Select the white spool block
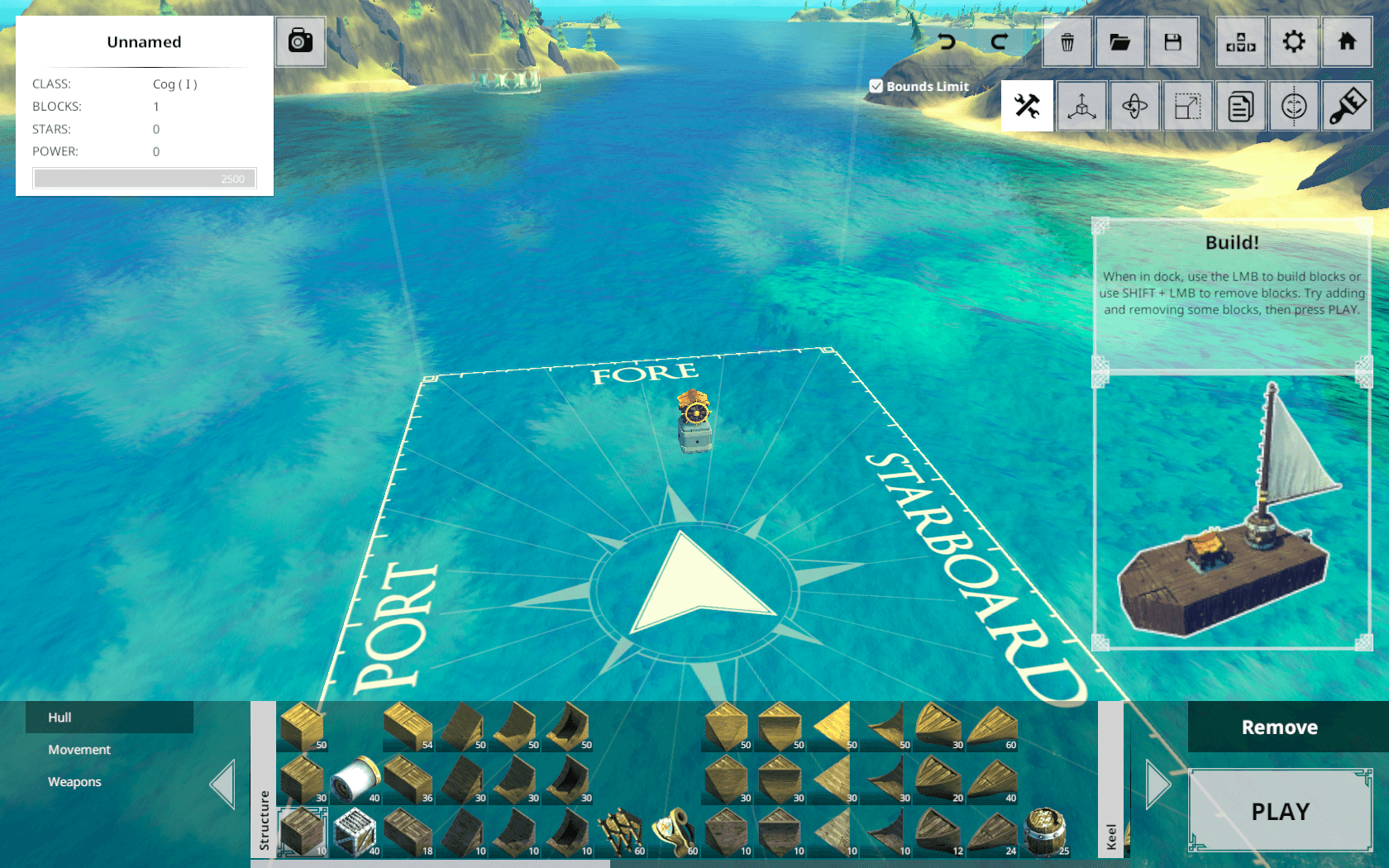Screen dimensions: 1389x868 coord(355,779)
